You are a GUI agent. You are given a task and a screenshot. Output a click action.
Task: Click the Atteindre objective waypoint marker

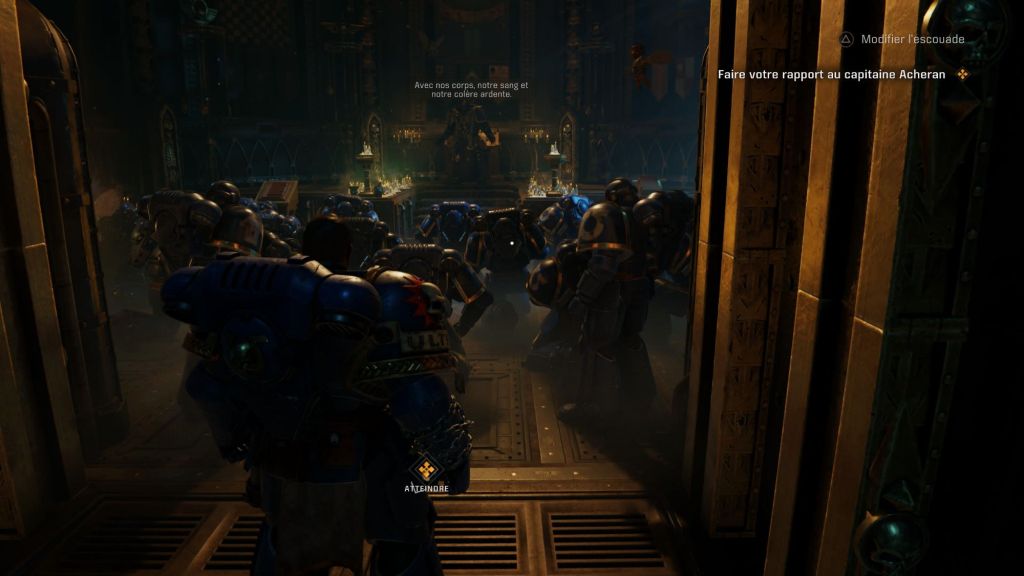click(427, 470)
